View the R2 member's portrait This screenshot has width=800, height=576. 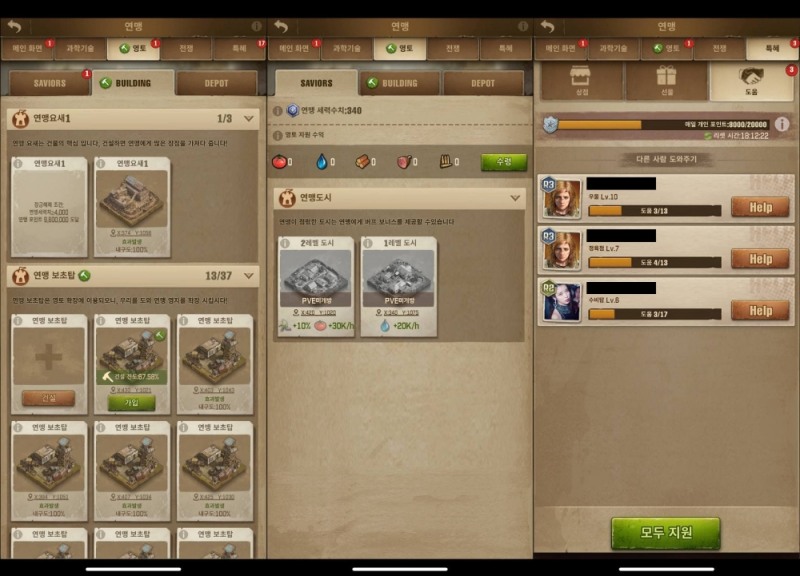[x=561, y=302]
